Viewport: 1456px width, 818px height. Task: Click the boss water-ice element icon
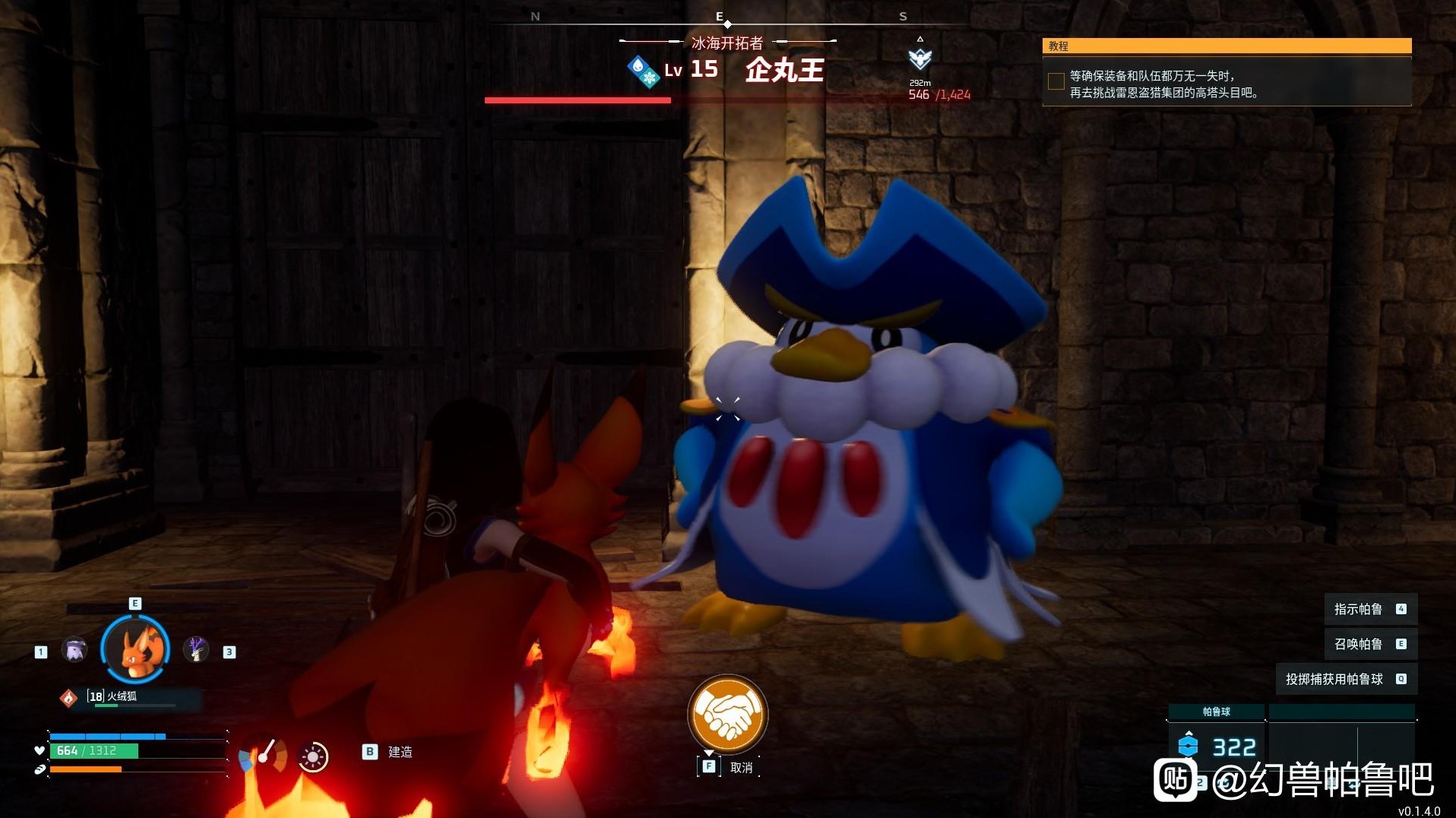tap(643, 71)
